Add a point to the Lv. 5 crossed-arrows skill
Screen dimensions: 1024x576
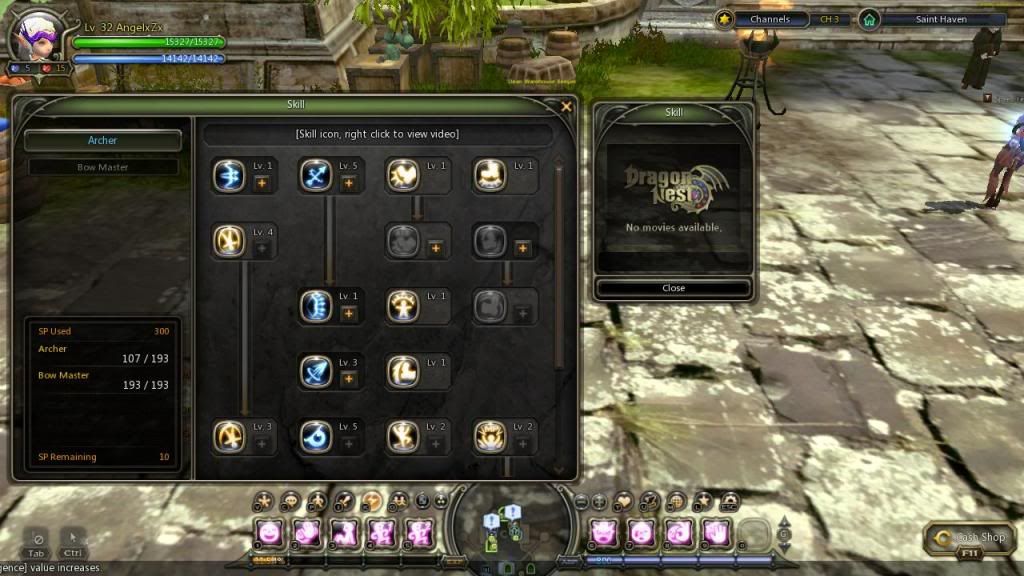click(x=348, y=183)
